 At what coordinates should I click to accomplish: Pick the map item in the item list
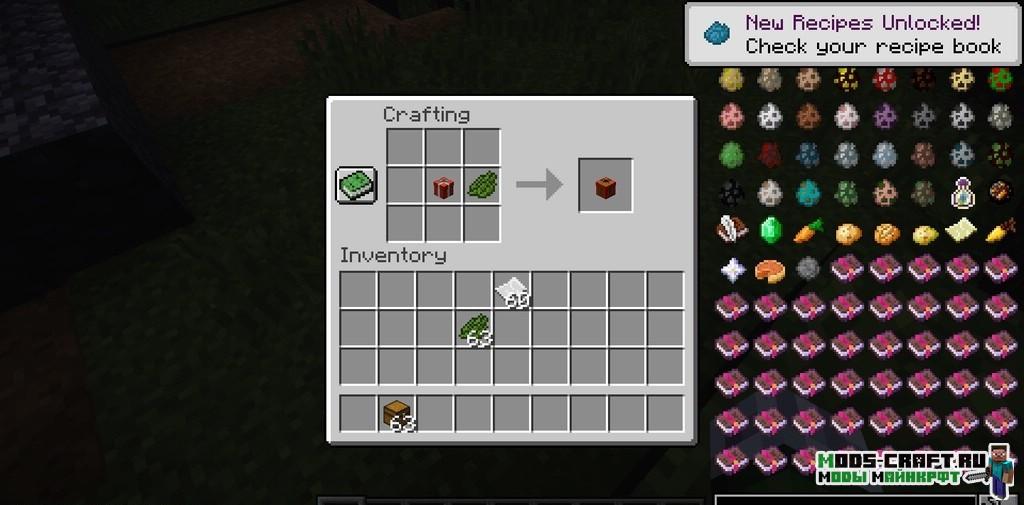tap(961, 231)
